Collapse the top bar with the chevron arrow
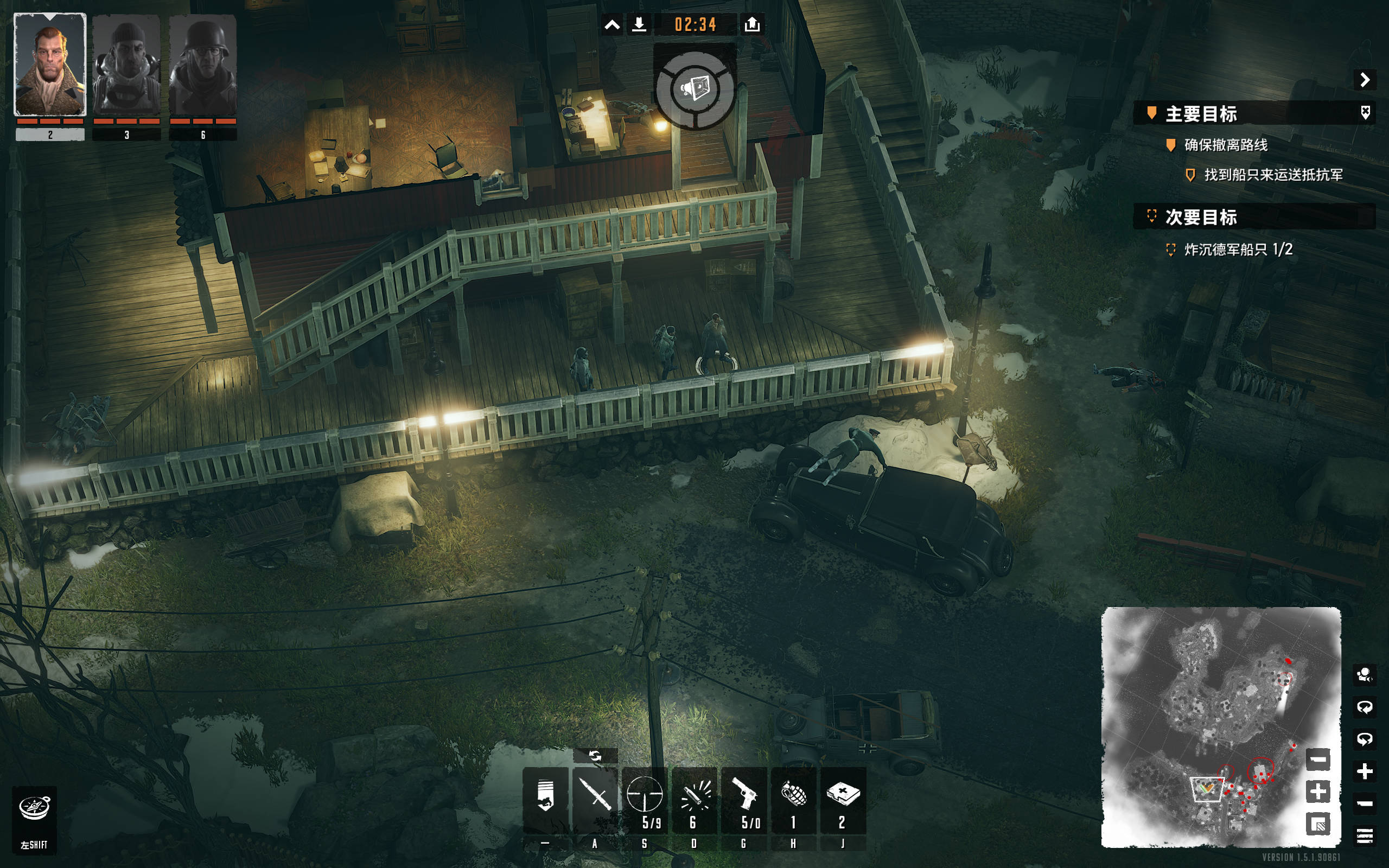 [x=612, y=25]
